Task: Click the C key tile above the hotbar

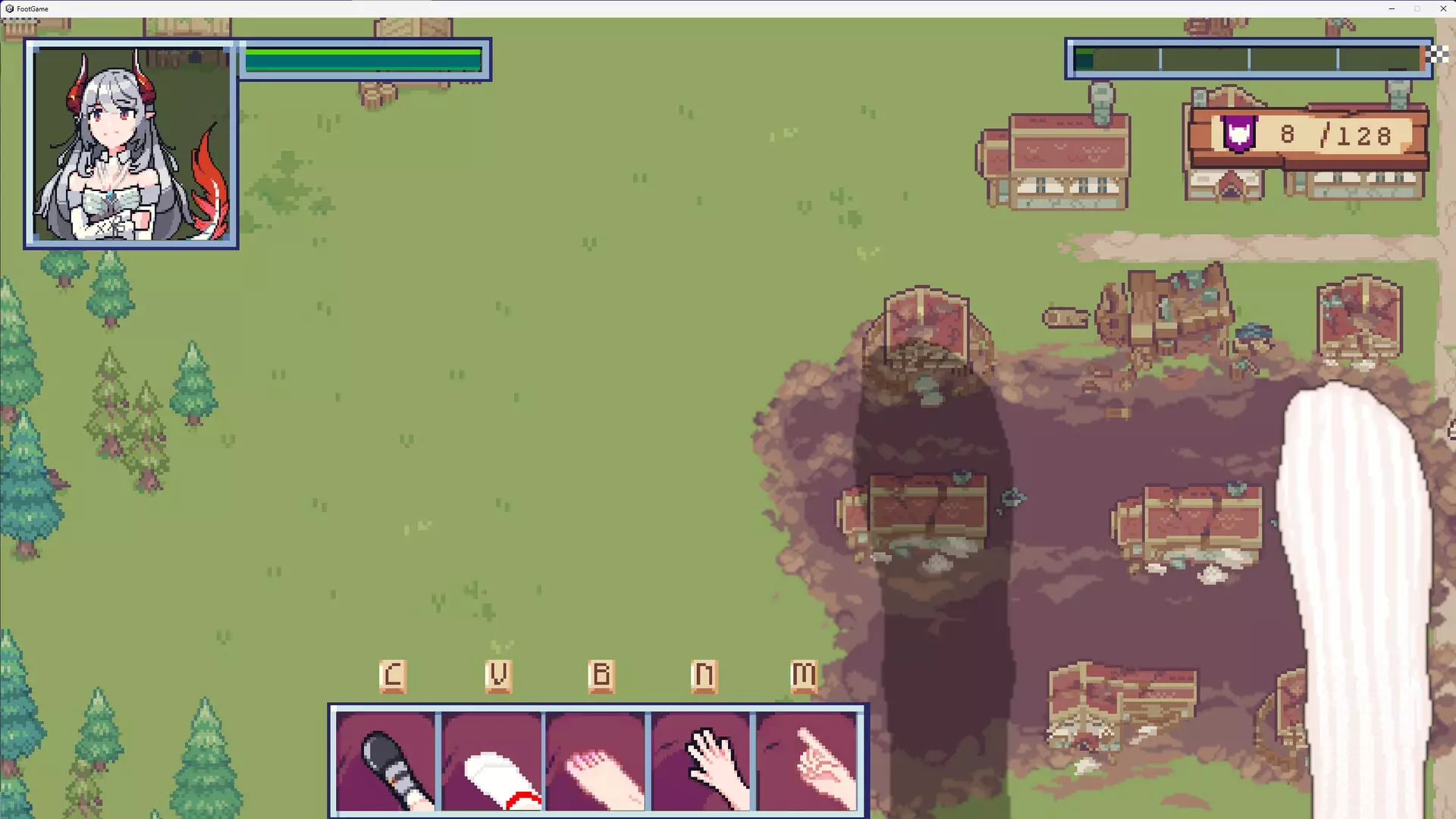Action: 393,675
